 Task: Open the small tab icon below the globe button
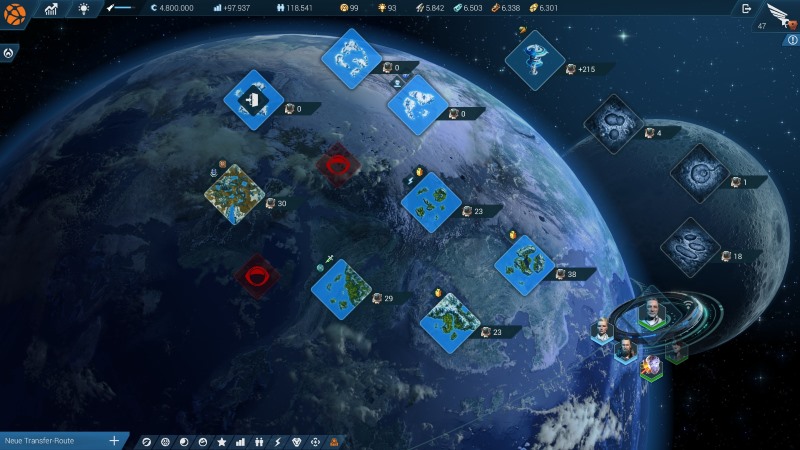(7, 52)
